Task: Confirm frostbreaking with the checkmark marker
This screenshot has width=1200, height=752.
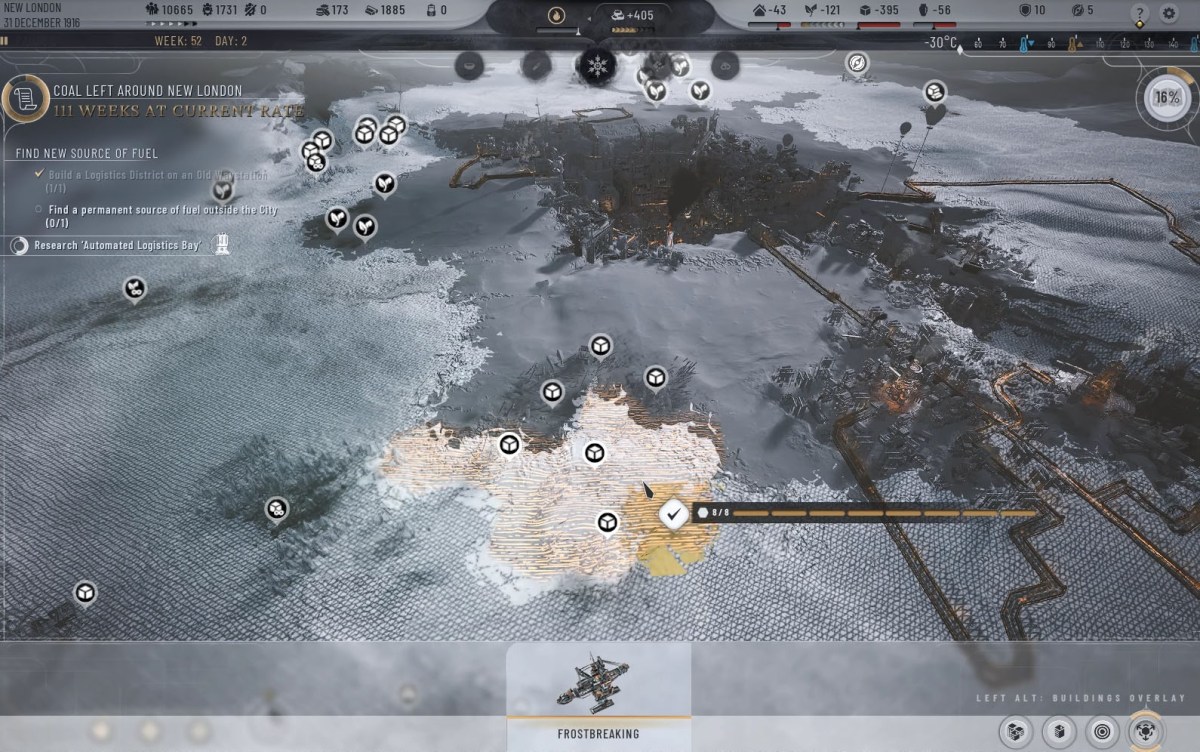Action: (674, 514)
